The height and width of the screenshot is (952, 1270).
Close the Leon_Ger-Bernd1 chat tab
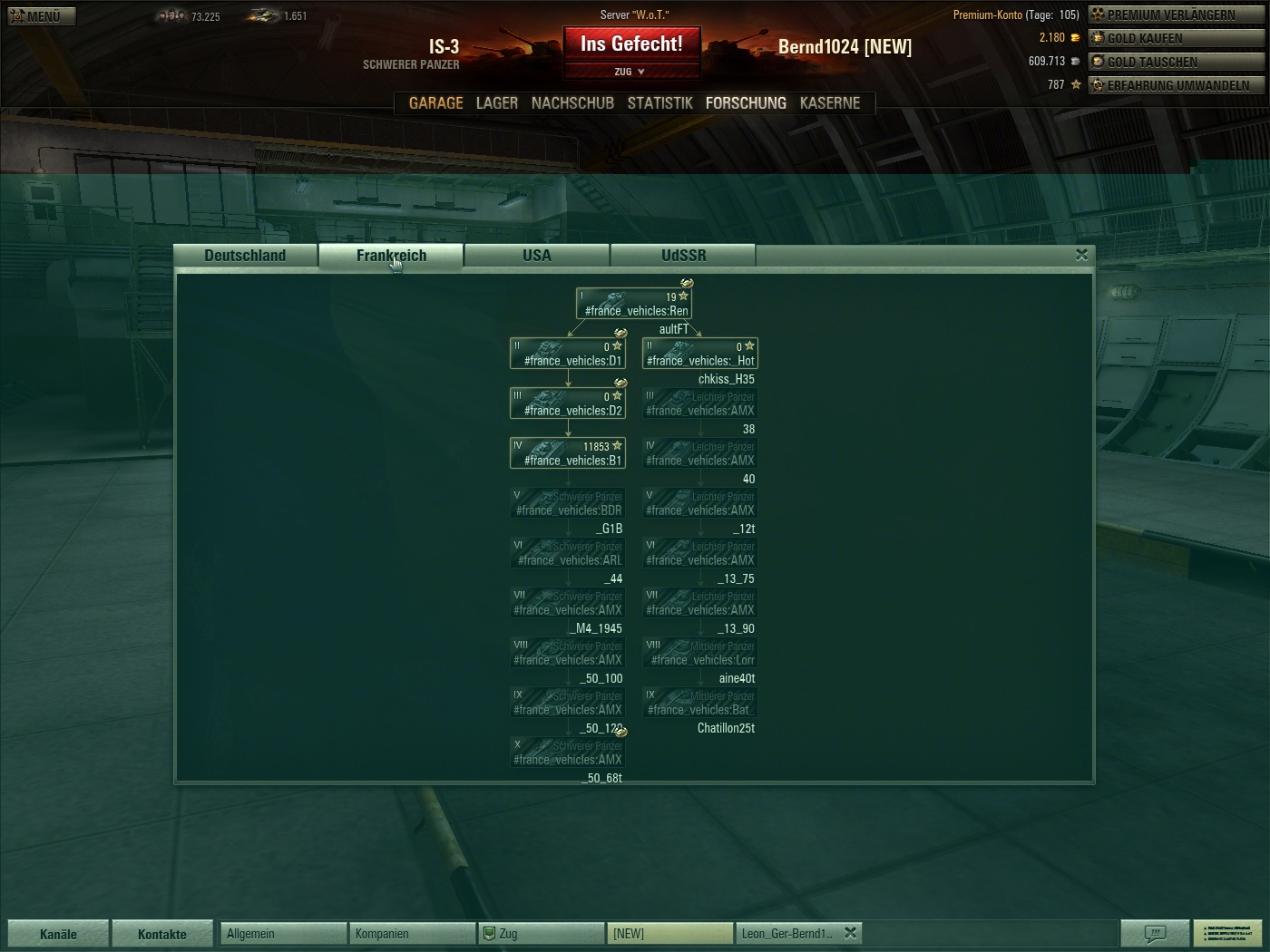850,932
